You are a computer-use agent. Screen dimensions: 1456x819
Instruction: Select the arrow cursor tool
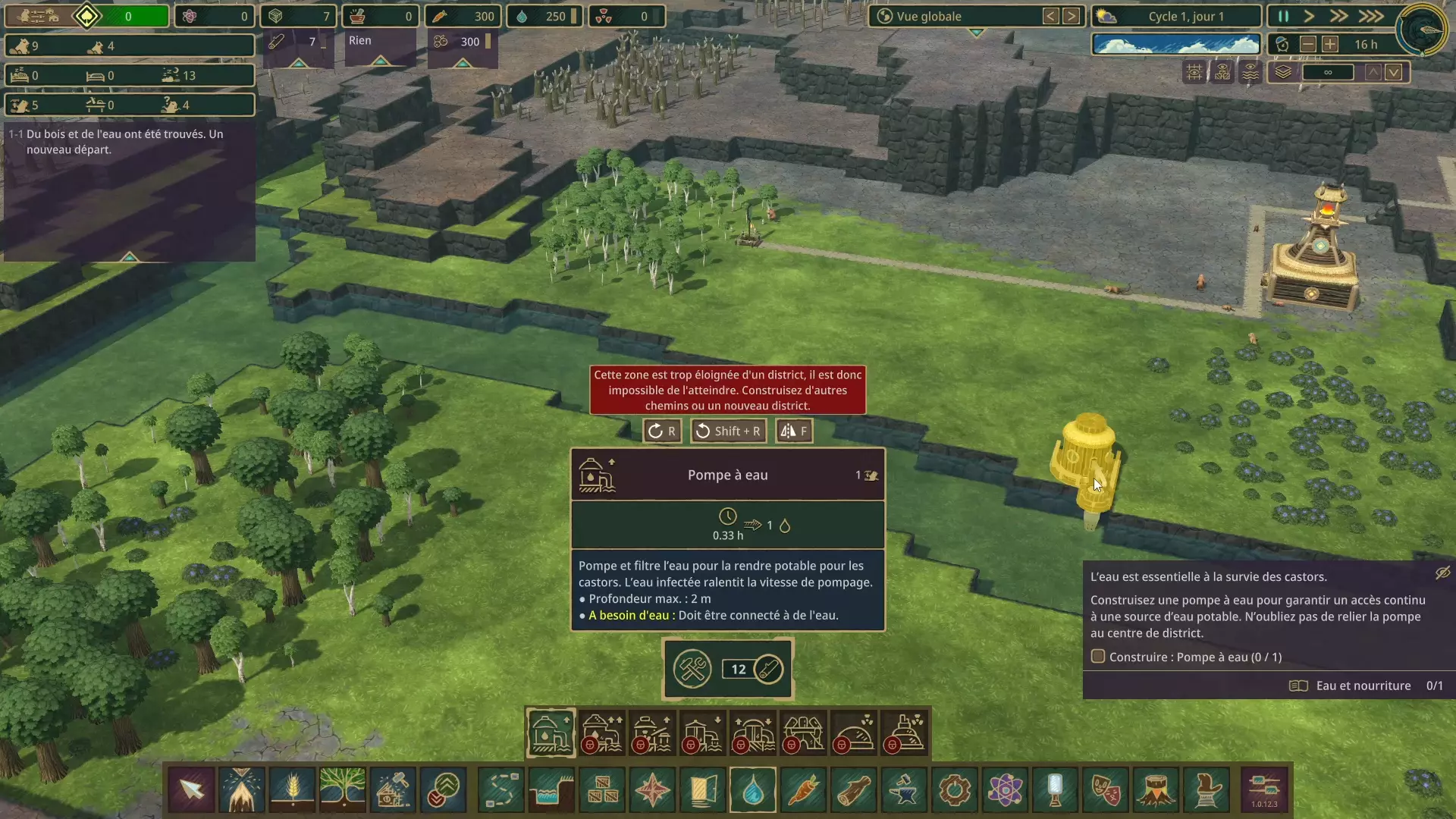192,789
